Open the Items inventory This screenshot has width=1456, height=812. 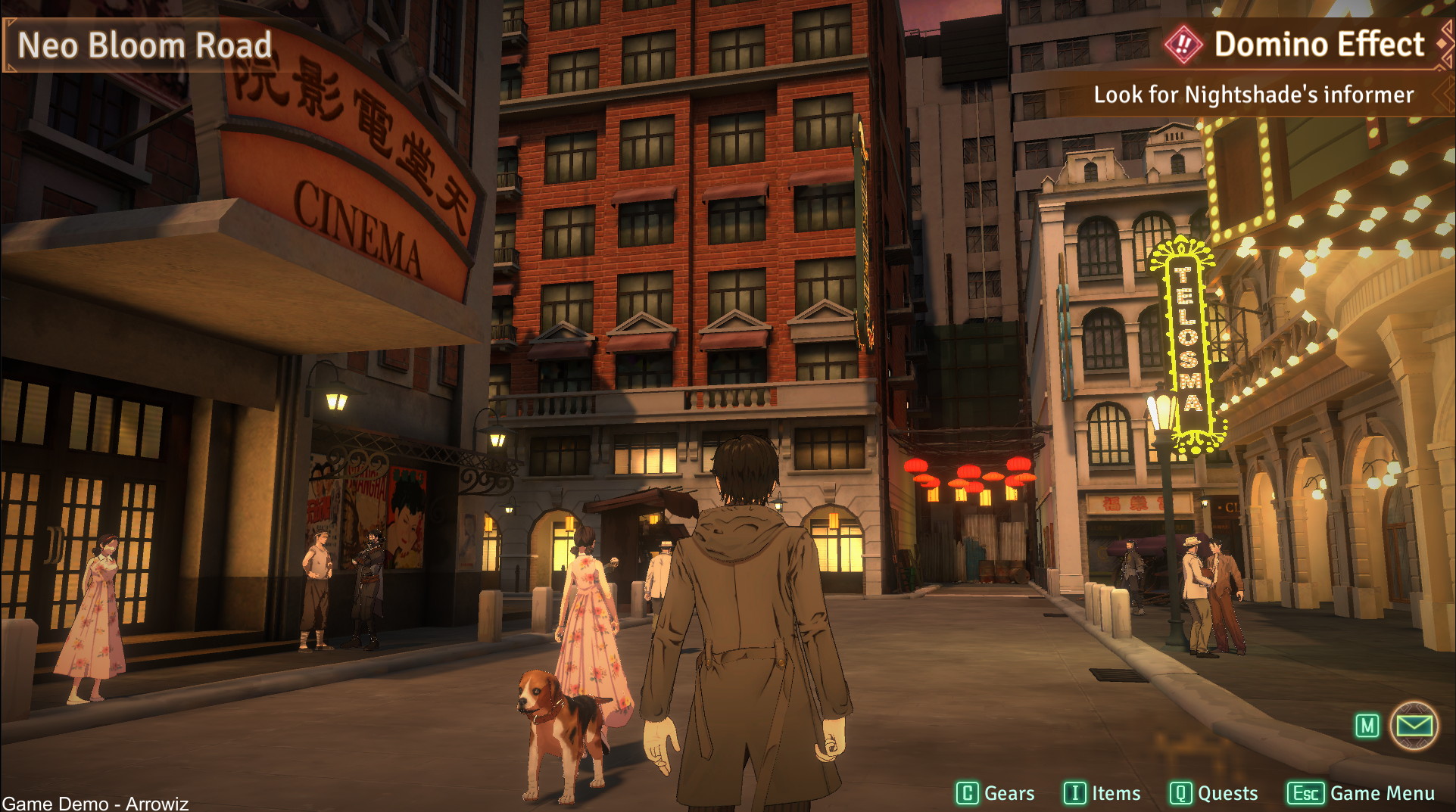point(1102,793)
